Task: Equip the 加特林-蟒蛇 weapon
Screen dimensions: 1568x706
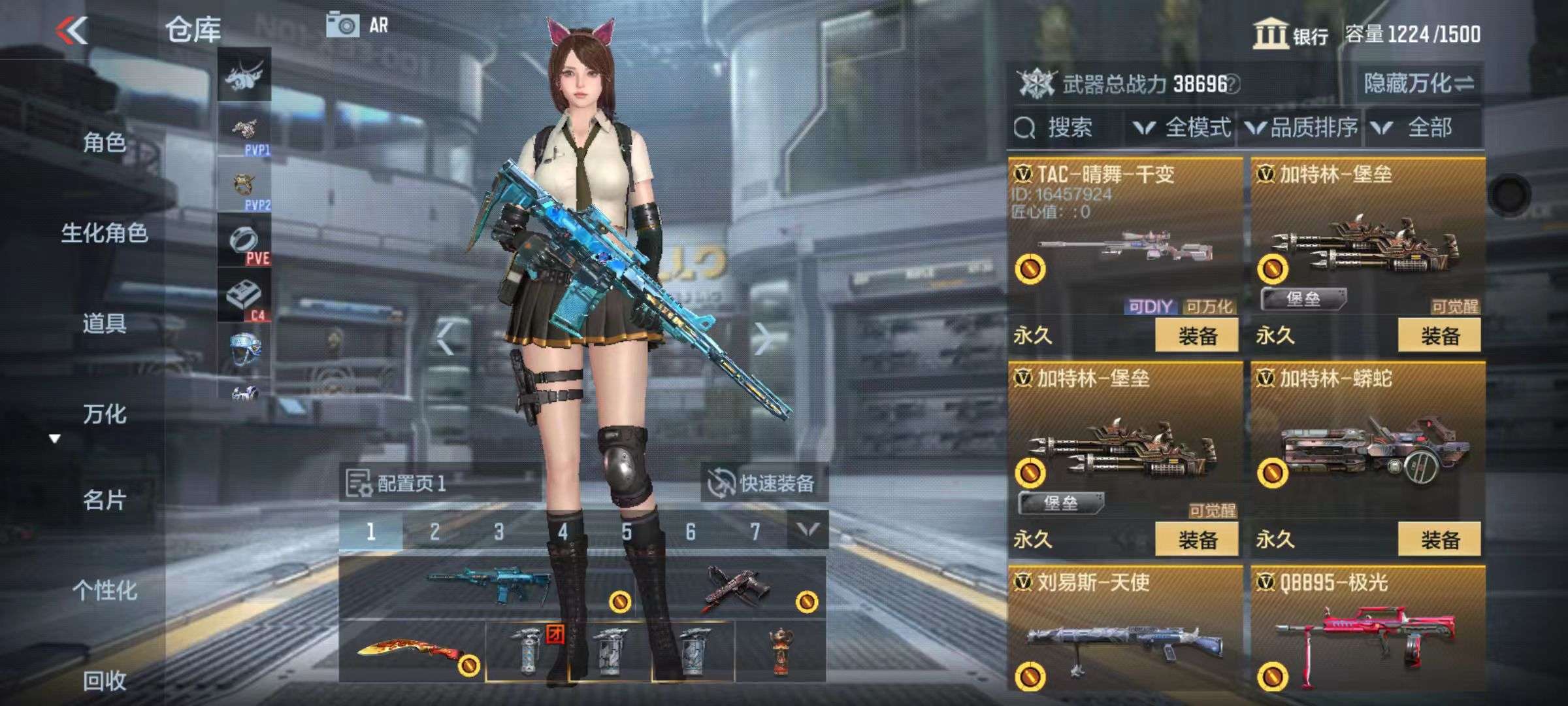Action: click(x=1439, y=540)
